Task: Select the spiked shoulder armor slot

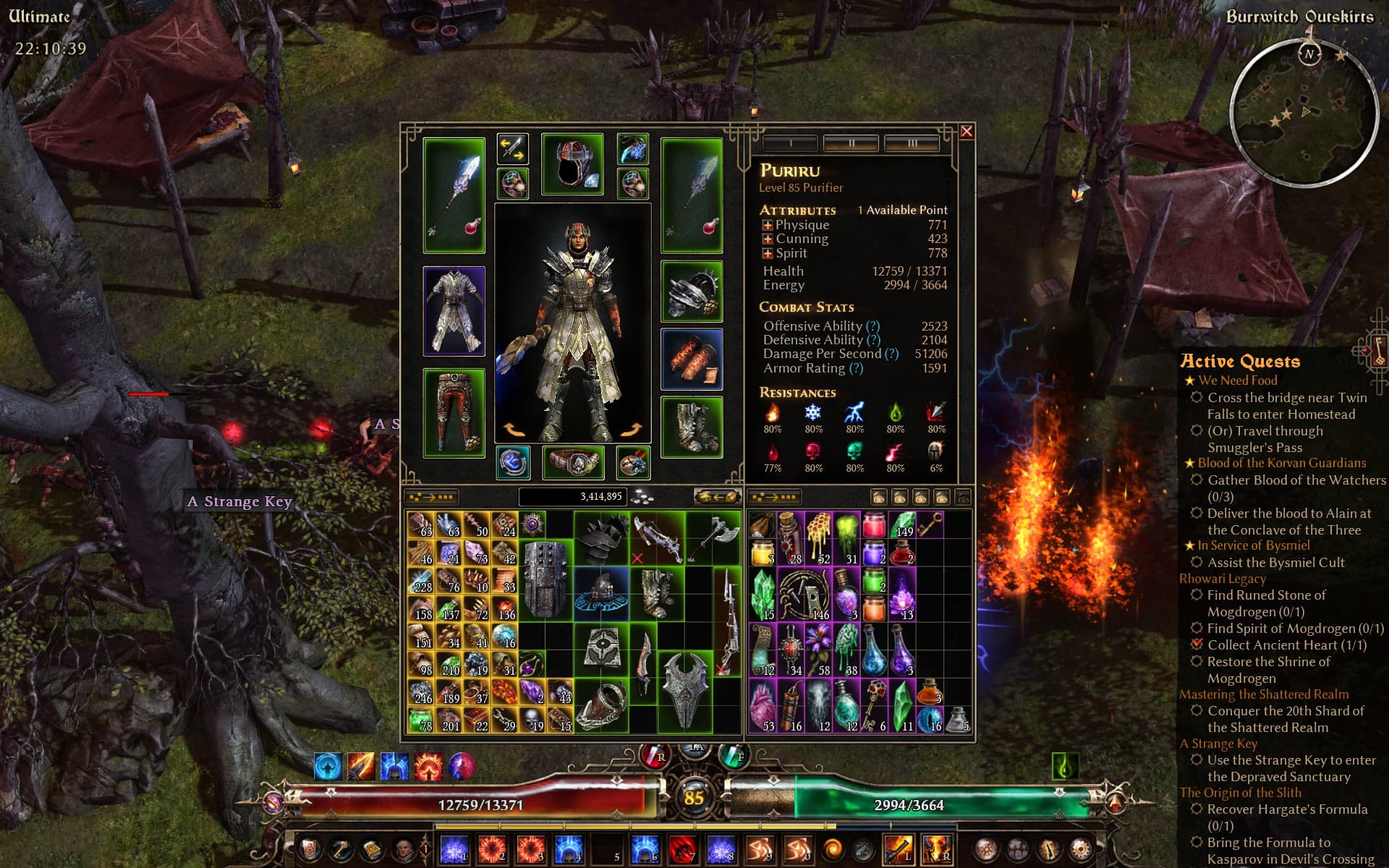Action: coord(692,292)
